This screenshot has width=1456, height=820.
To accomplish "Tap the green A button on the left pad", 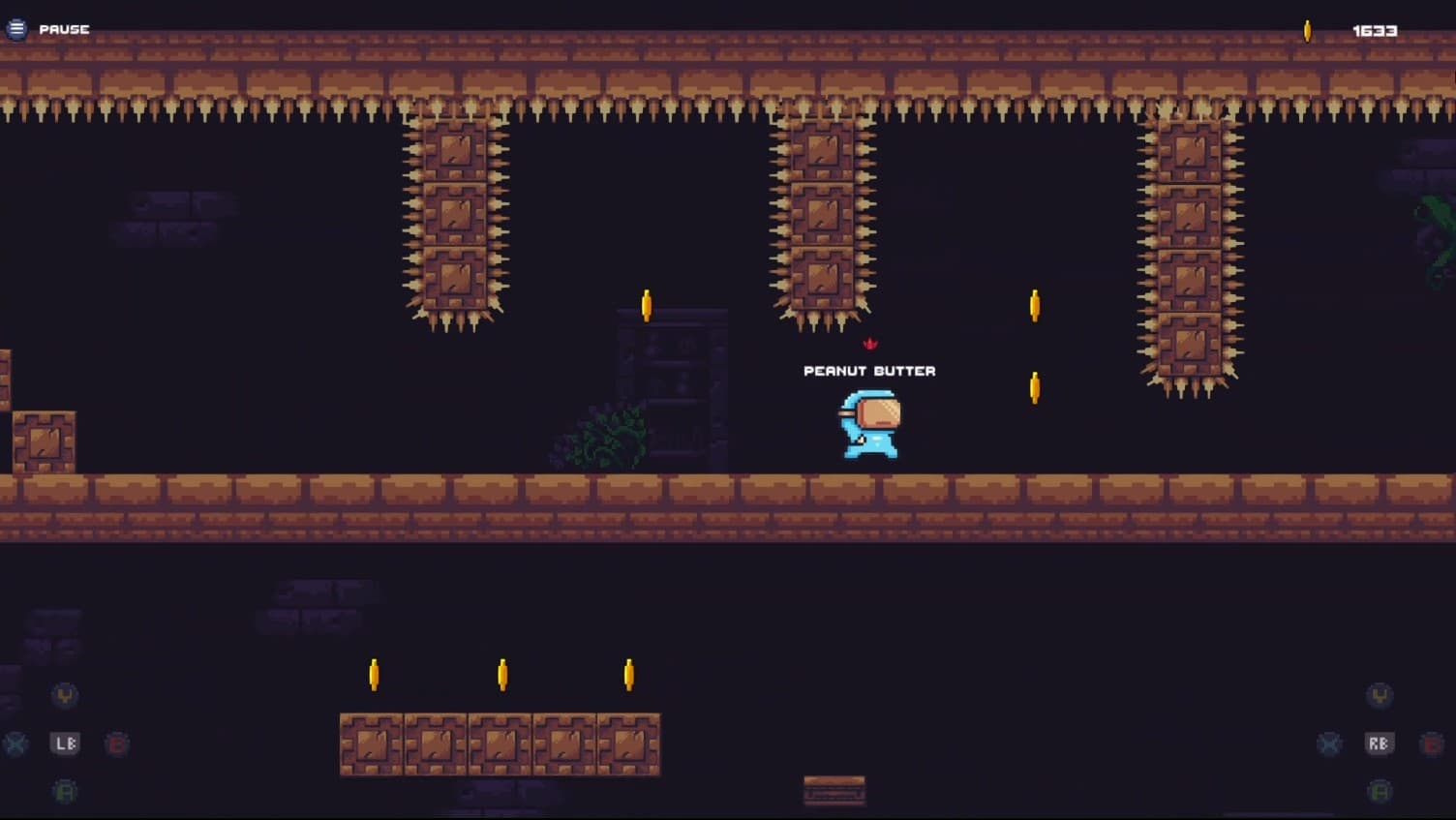I will click(x=62, y=791).
